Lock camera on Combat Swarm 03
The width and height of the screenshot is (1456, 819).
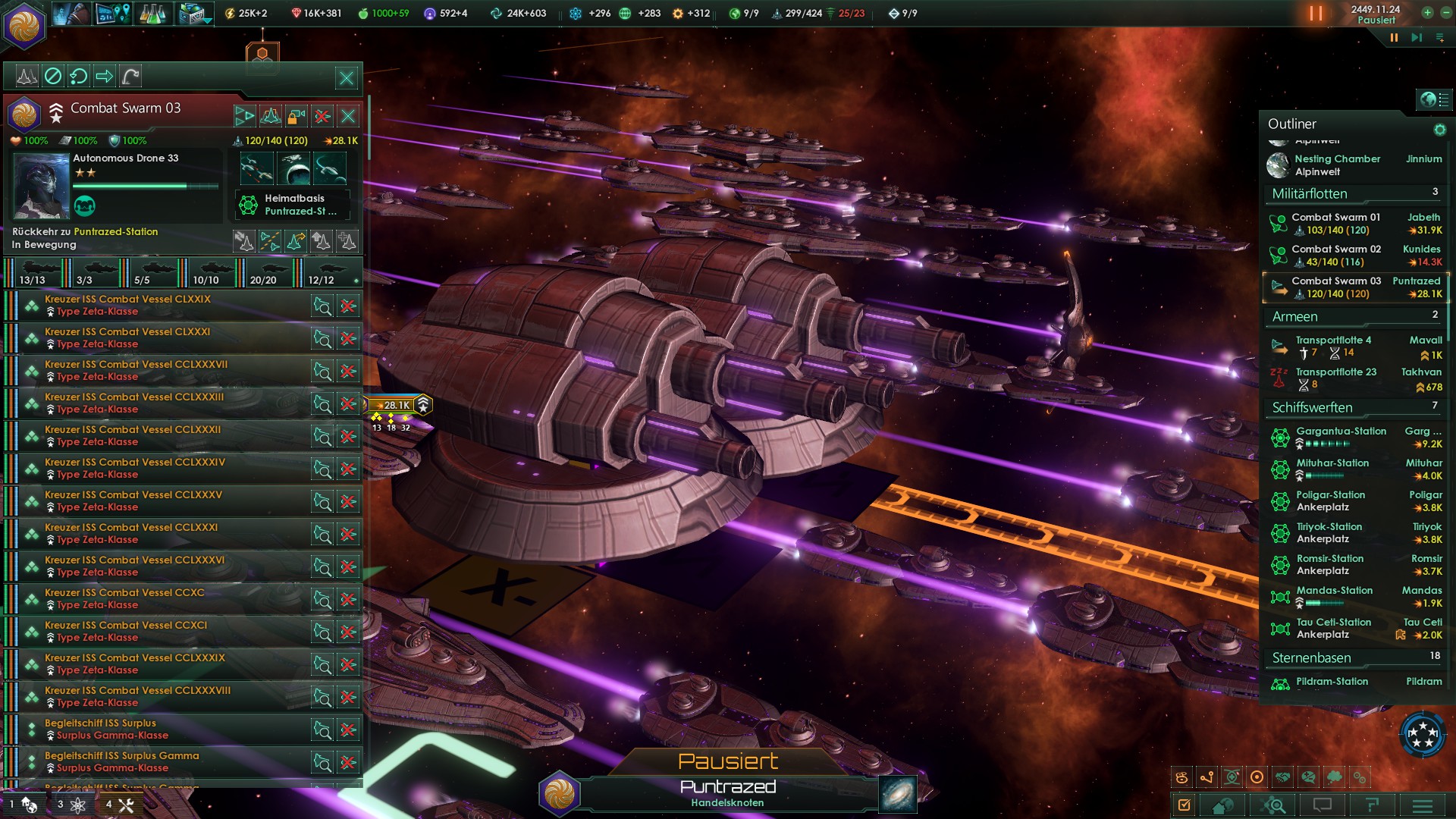(297, 116)
